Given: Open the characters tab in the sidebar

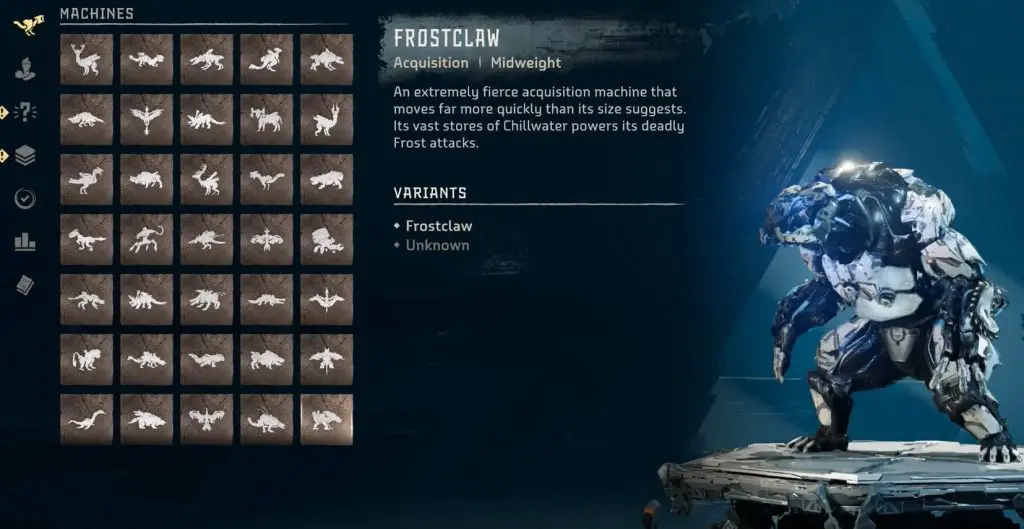Looking at the screenshot, I should [25, 70].
